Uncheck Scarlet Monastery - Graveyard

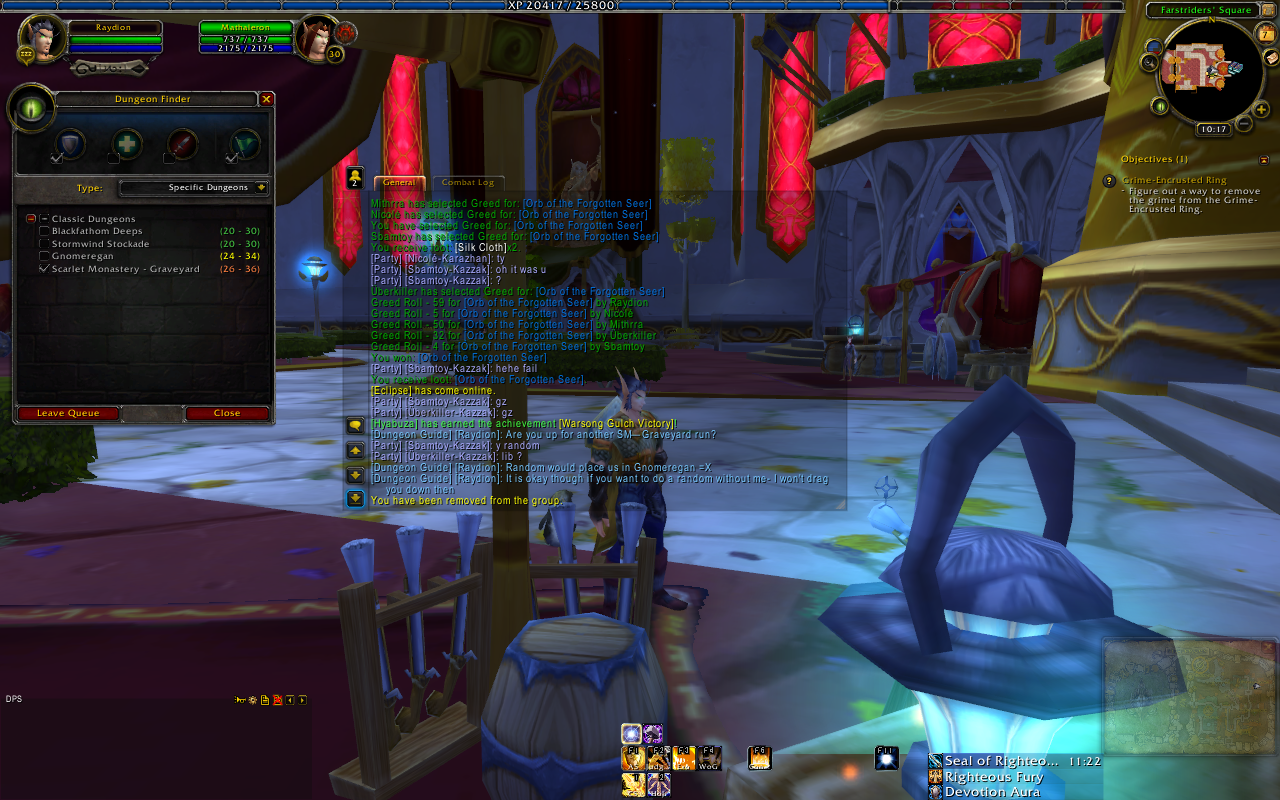pyautogui.click(x=44, y=269)
